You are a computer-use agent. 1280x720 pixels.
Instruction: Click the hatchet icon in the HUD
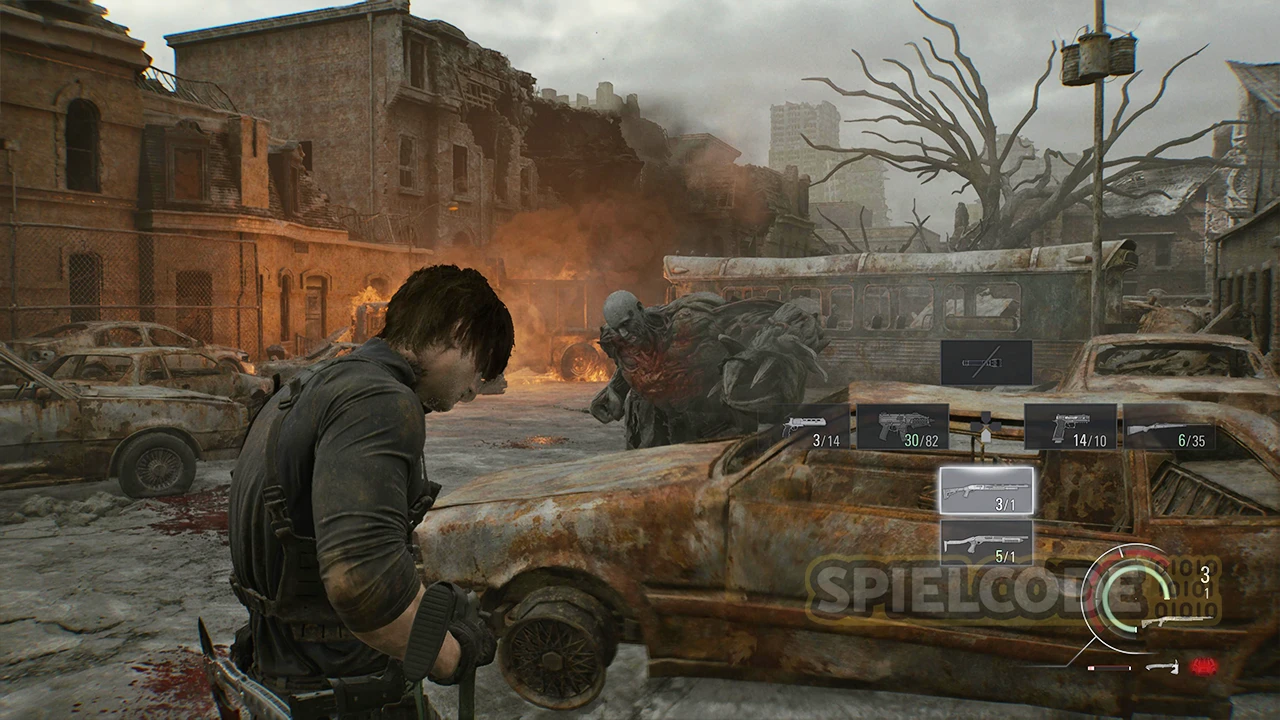(x=1160, y=667)
